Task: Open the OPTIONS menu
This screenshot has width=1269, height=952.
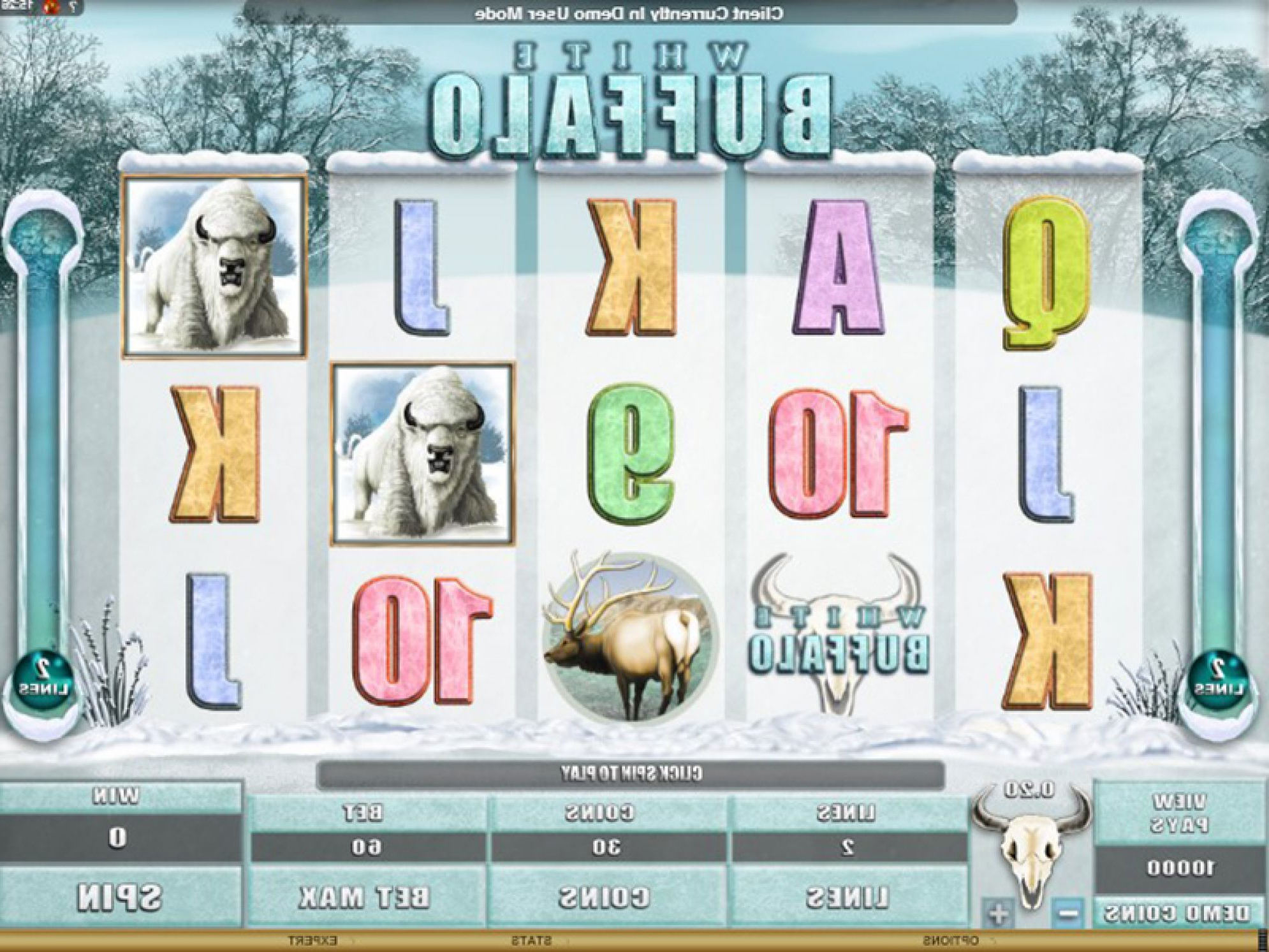Action: pos(950,941)
